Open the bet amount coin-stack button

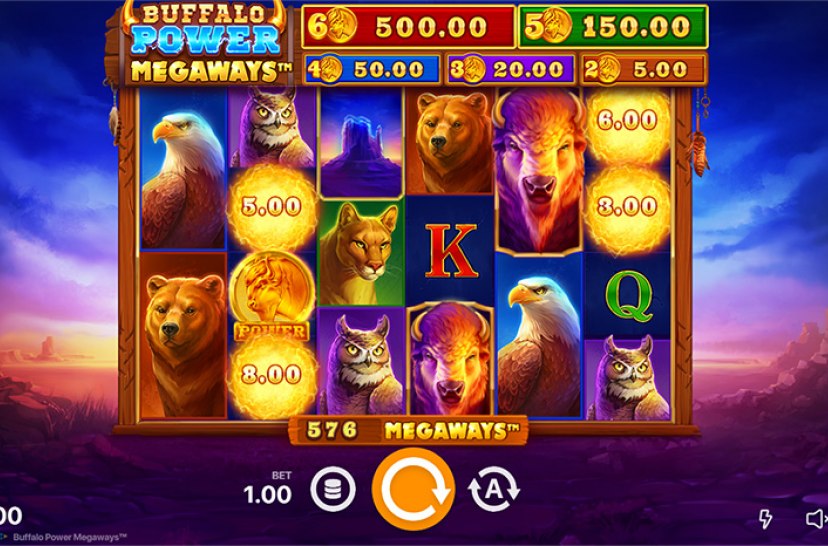[332, 490]
